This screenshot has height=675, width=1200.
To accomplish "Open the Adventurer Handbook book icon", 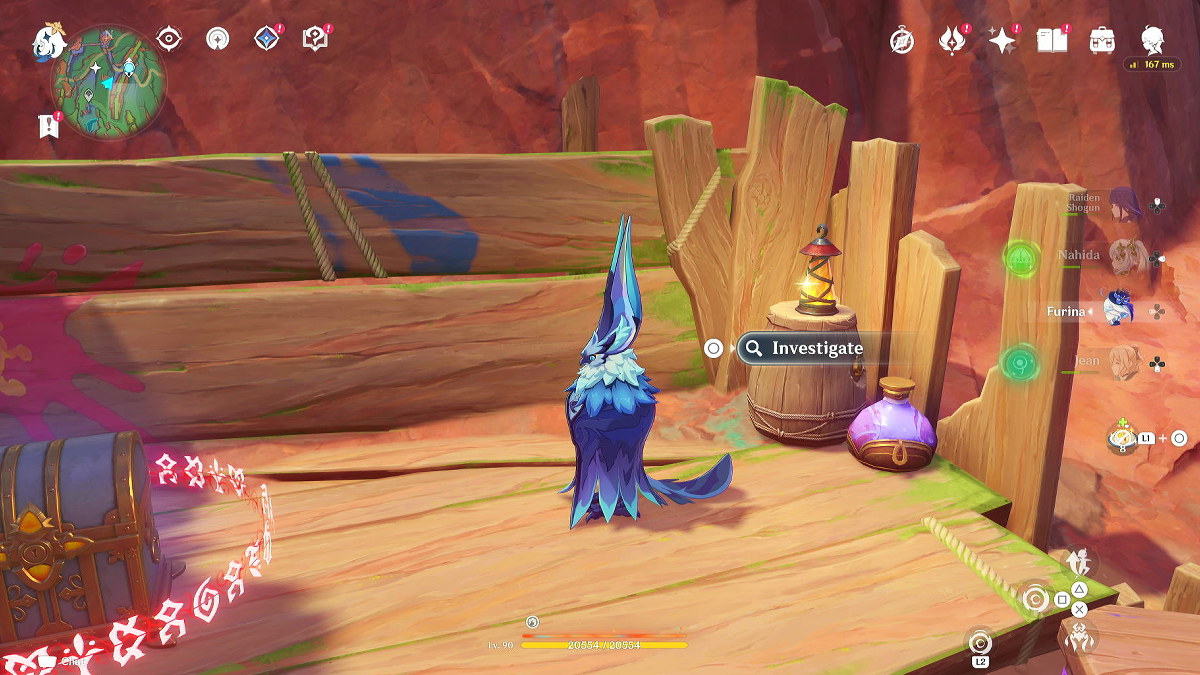I will 1050,40.
